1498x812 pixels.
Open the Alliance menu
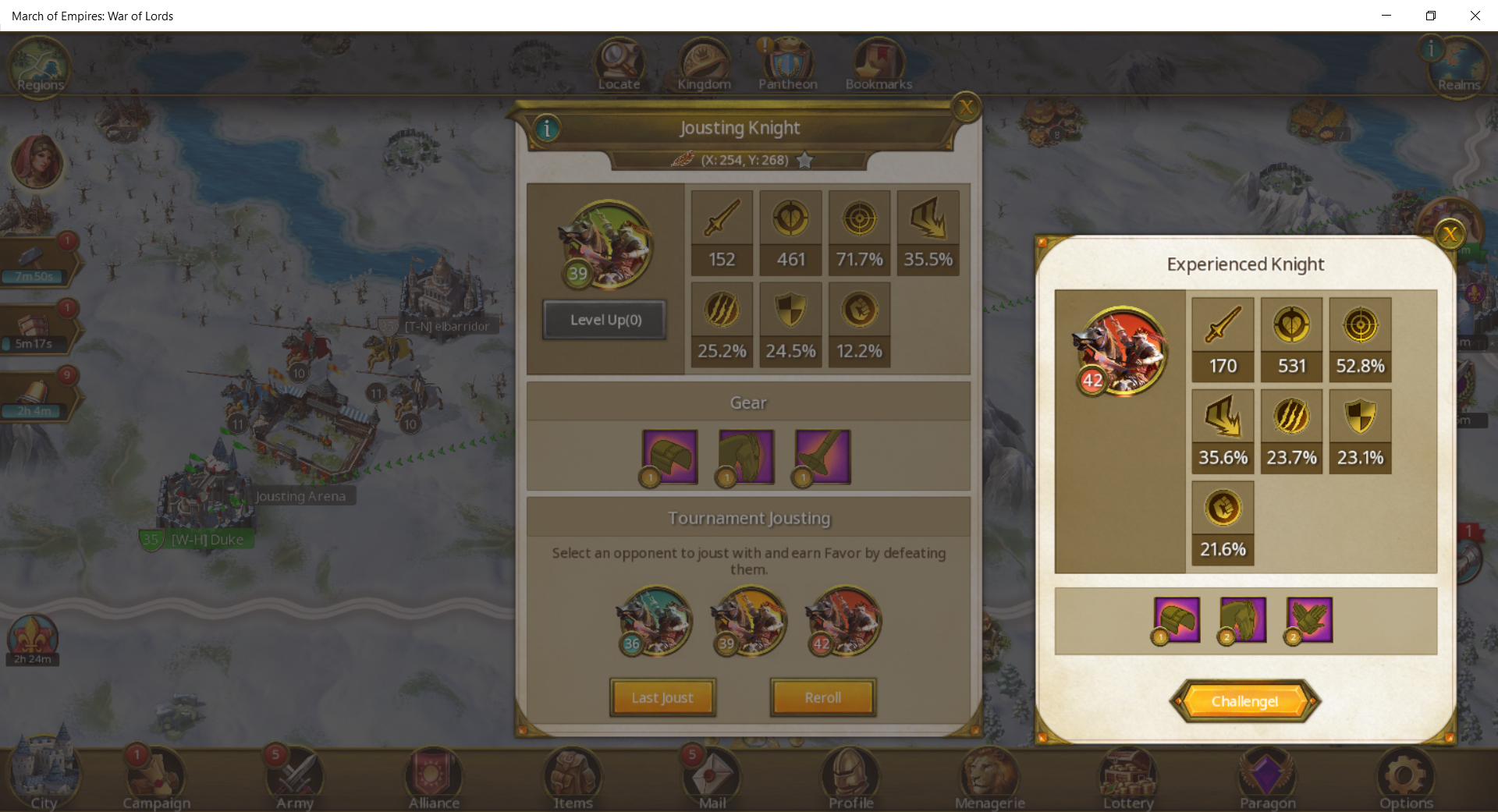[433, 780]
